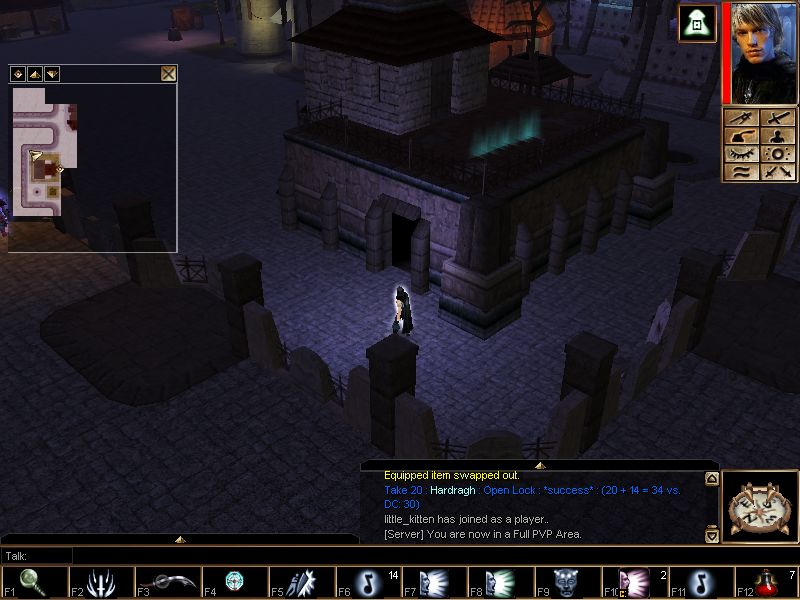The width and height of the screenshot is (800, 600).
Task: Click the dotted circle menu button
Action: pos(779,154)
